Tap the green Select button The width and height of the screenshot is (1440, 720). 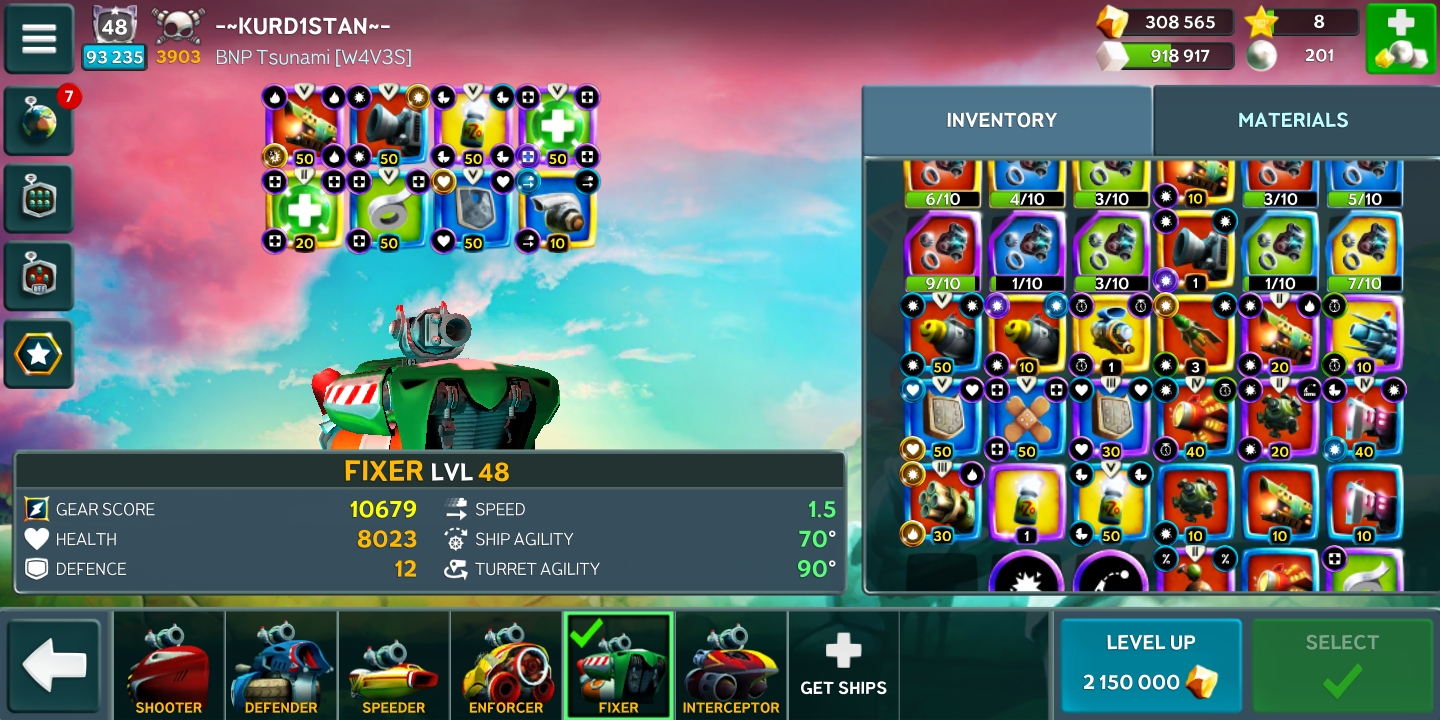click(x=1342, y=664)
